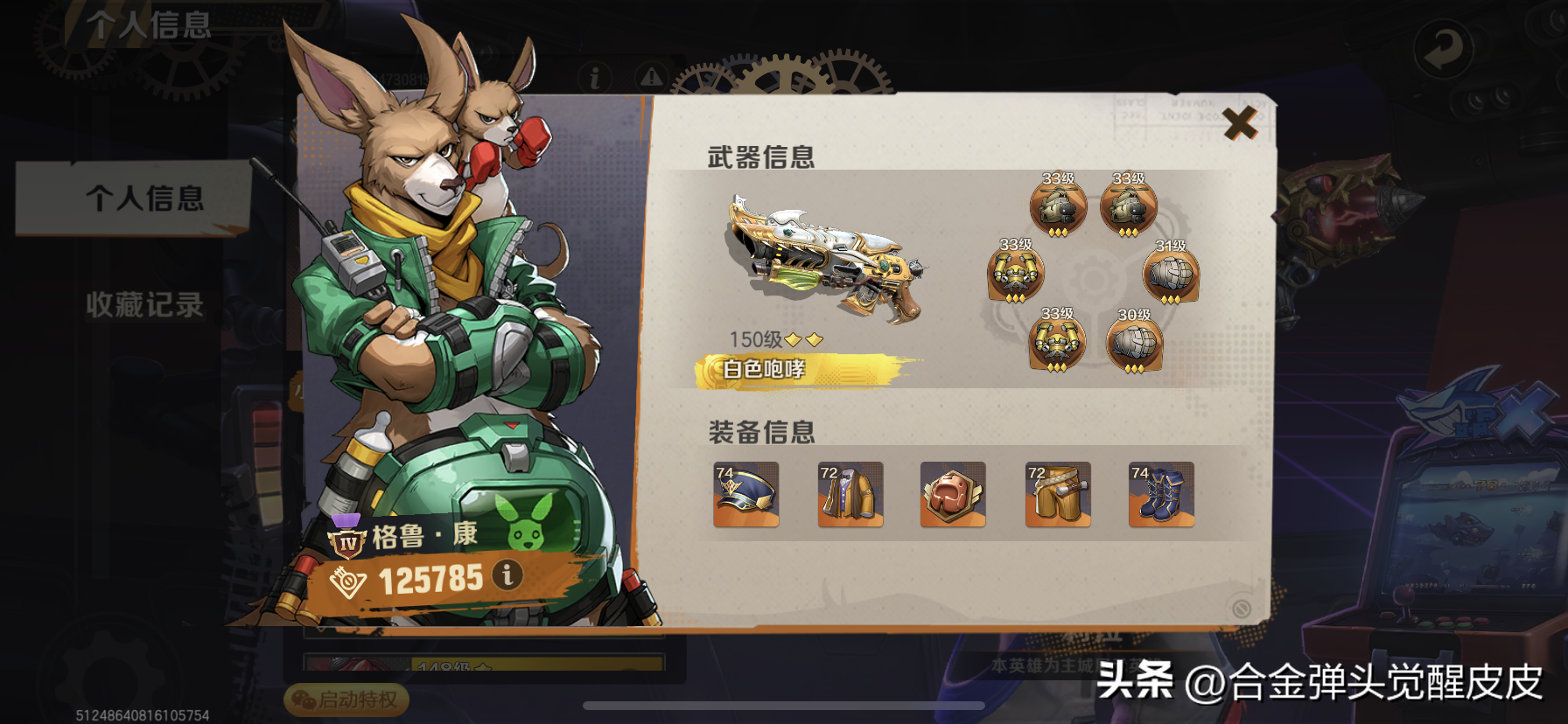Click the back arrow button
Image resolution: width=1568 pixels, height=724 pixels.
(x=1443, y=49)
